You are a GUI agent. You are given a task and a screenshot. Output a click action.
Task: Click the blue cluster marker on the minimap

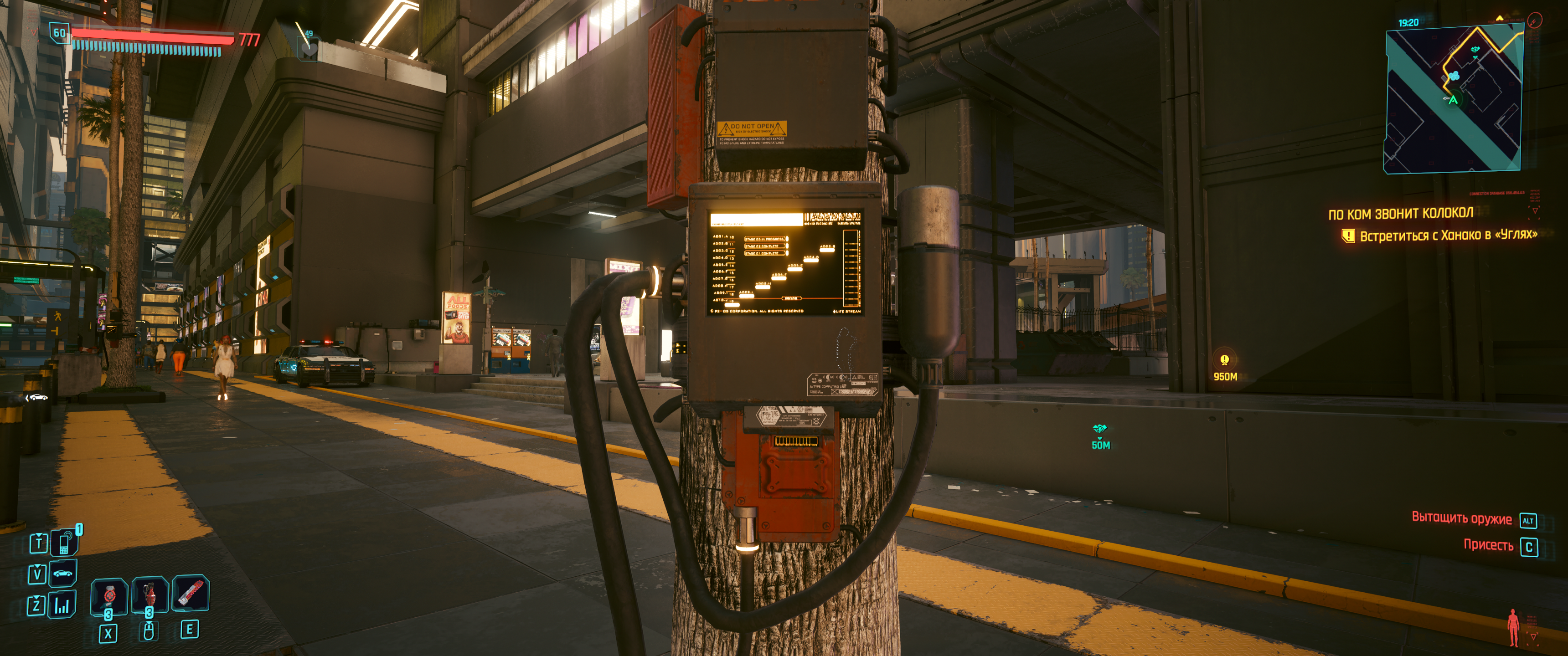1454,76
